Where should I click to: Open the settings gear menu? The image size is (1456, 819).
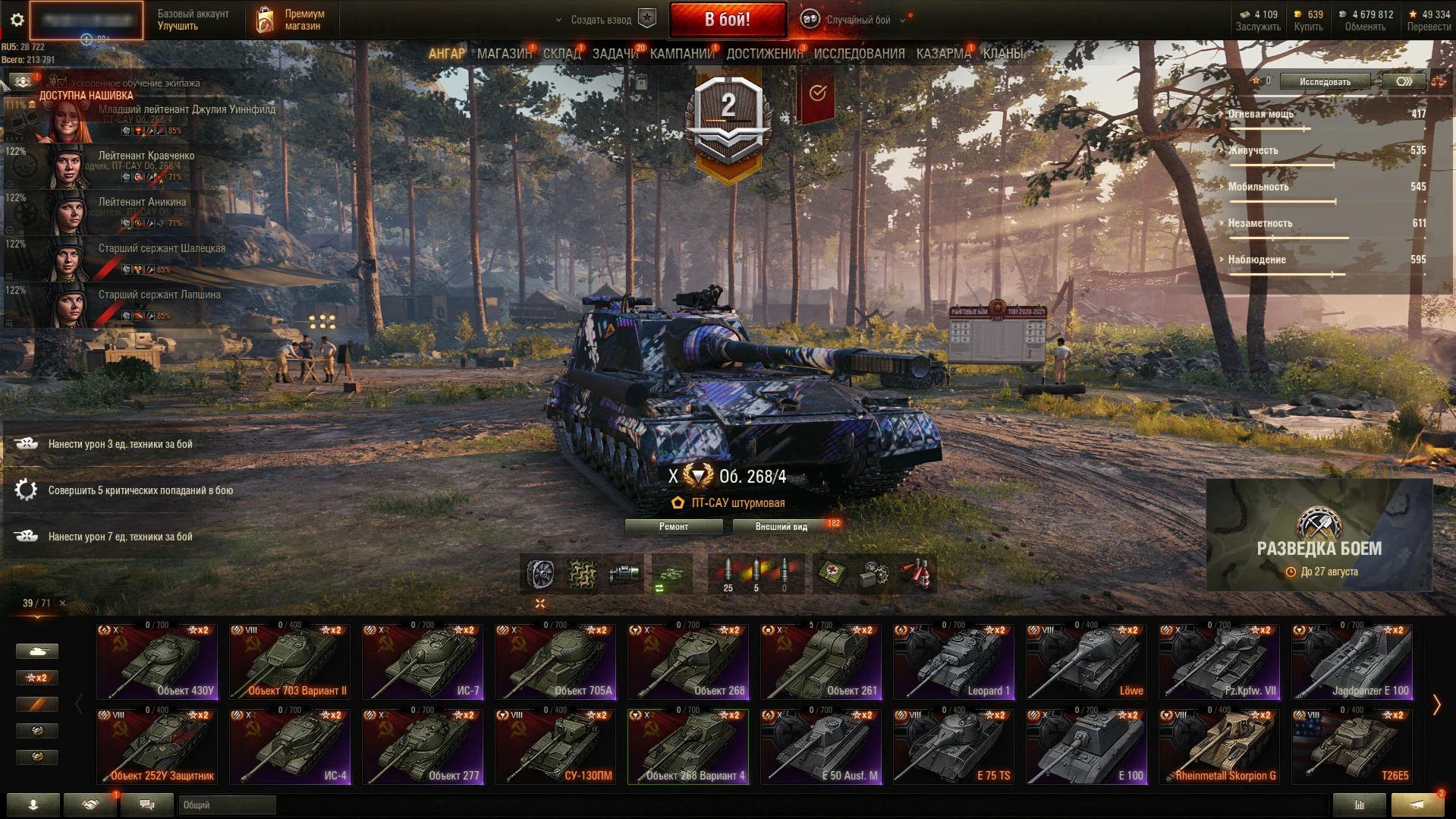click(x=17, y=20)
